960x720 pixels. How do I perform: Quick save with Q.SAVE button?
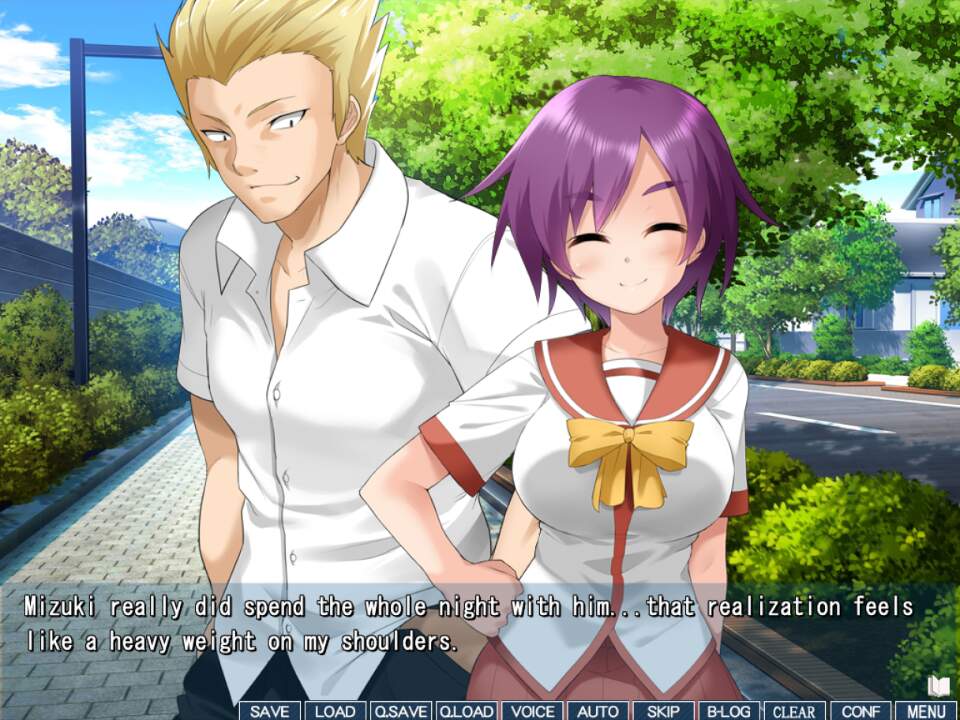[401, 711]
